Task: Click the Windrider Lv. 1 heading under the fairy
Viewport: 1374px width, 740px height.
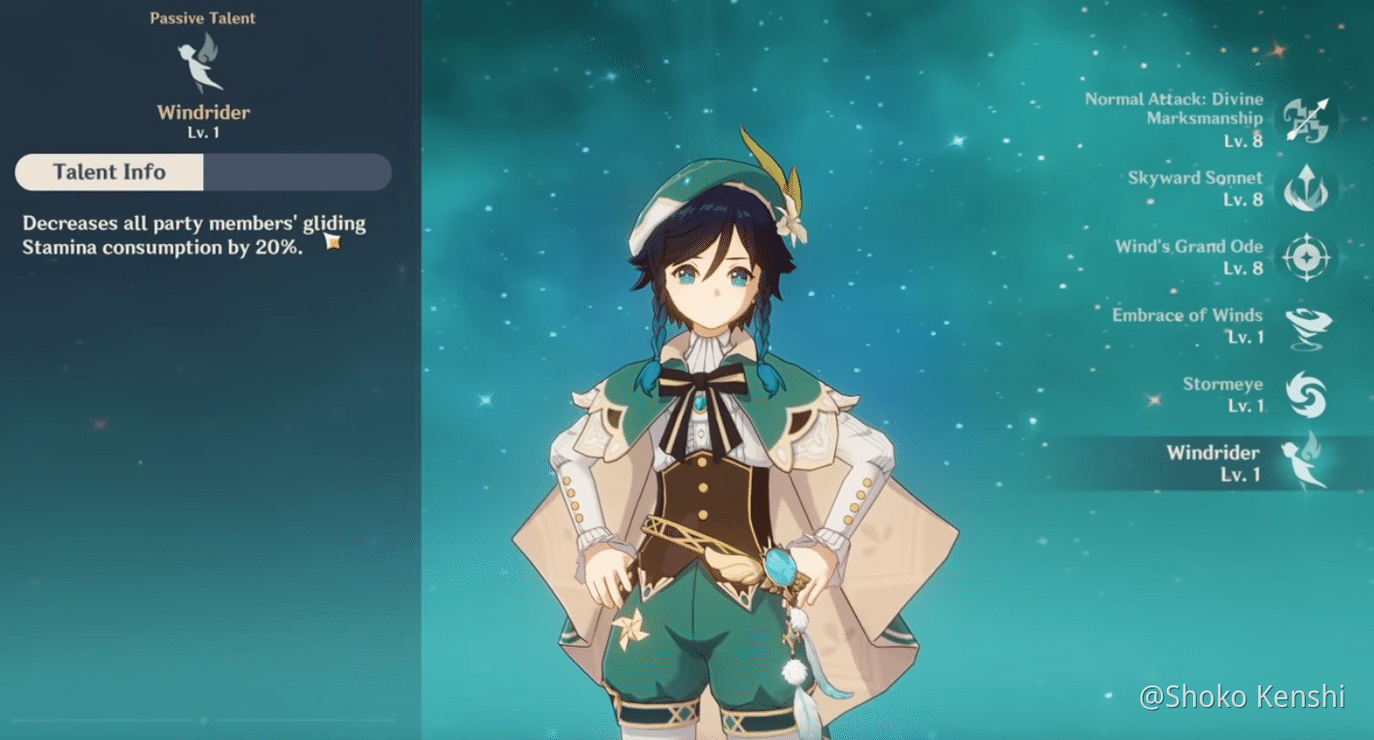Action: (203, 112)
